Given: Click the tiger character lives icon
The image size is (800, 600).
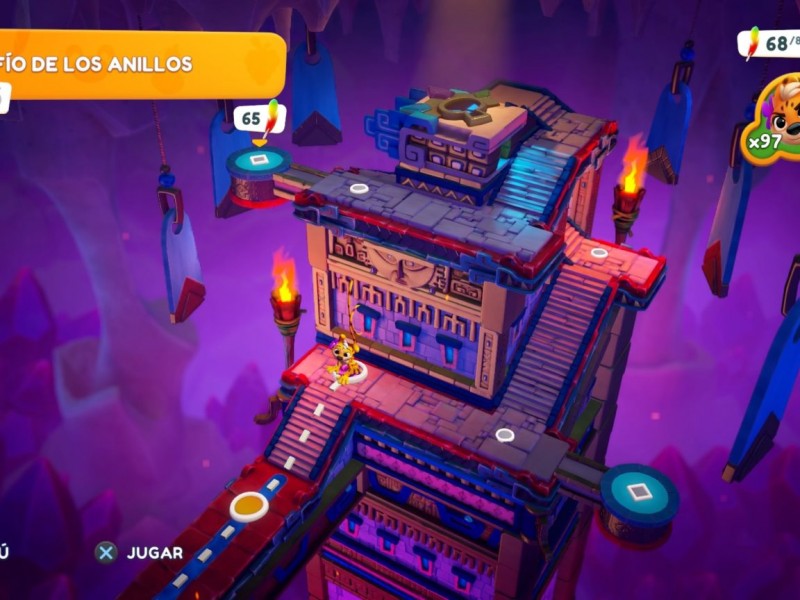Looking at the screenshot, I should (777, 115).
